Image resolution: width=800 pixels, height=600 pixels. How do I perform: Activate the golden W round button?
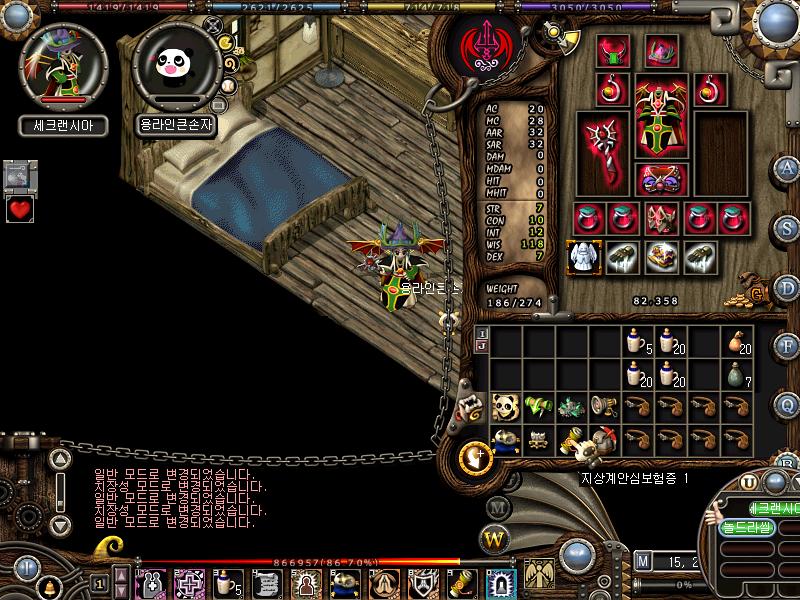coord(496,539)
